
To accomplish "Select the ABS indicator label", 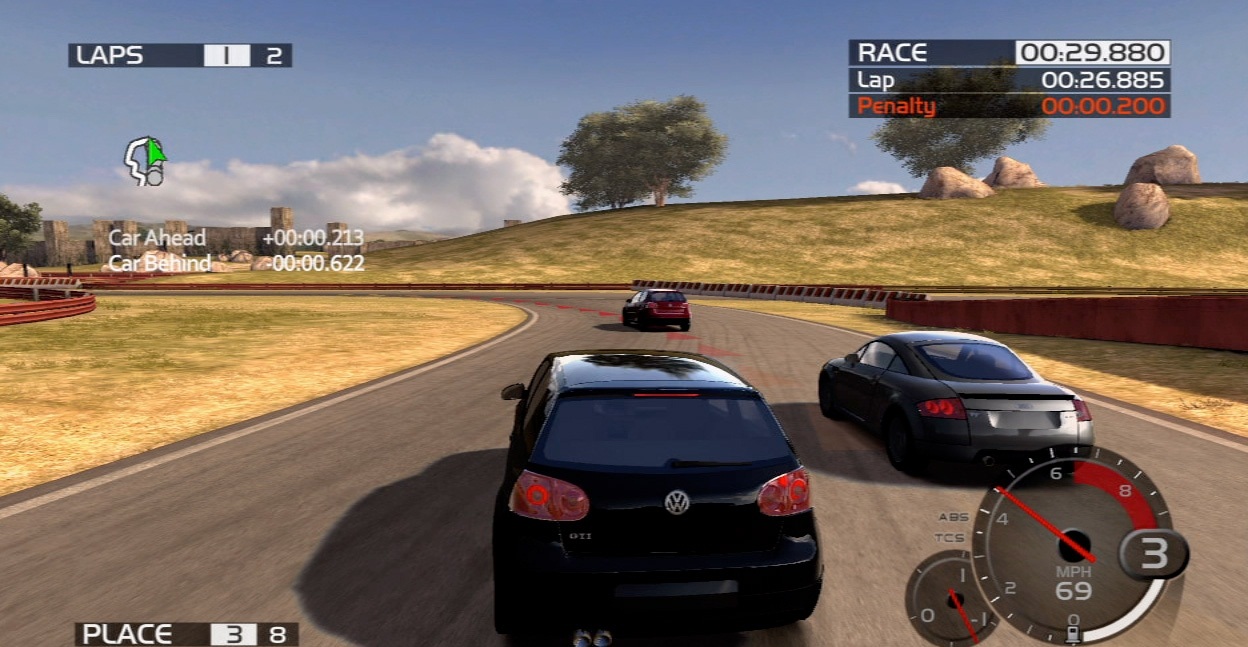I will tap(953, 517).
